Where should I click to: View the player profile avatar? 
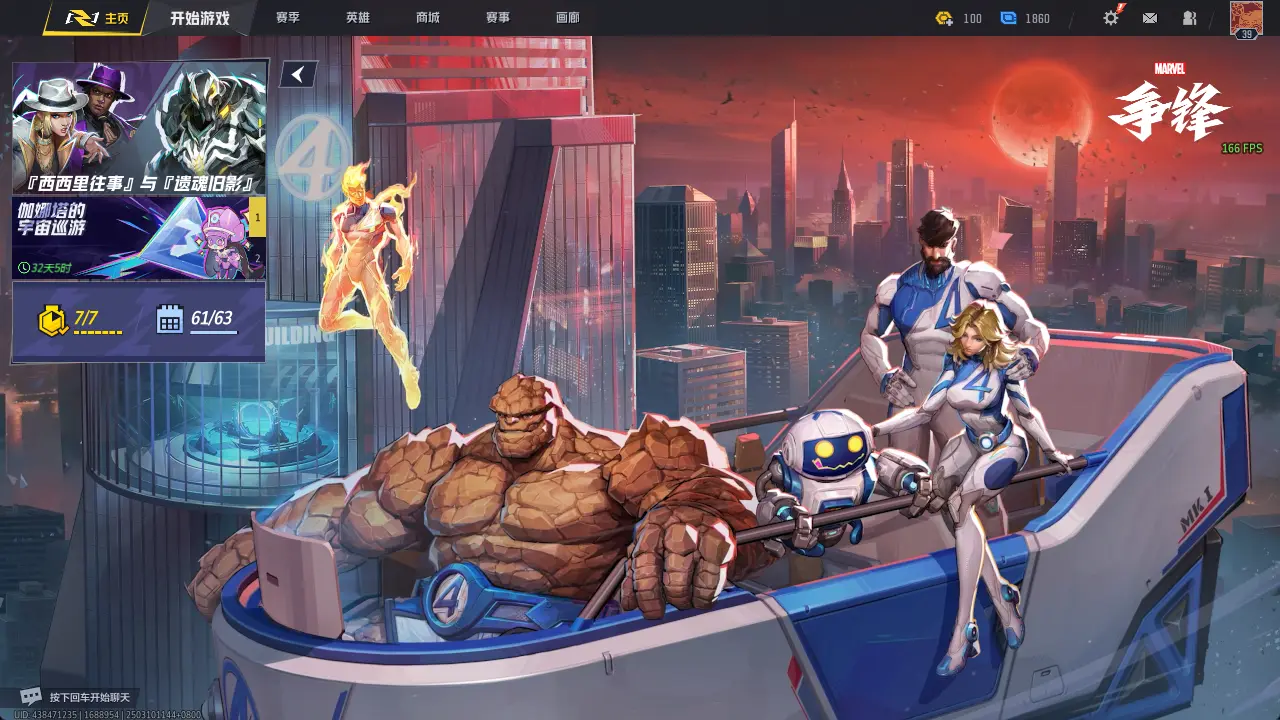click(1246, 19)
